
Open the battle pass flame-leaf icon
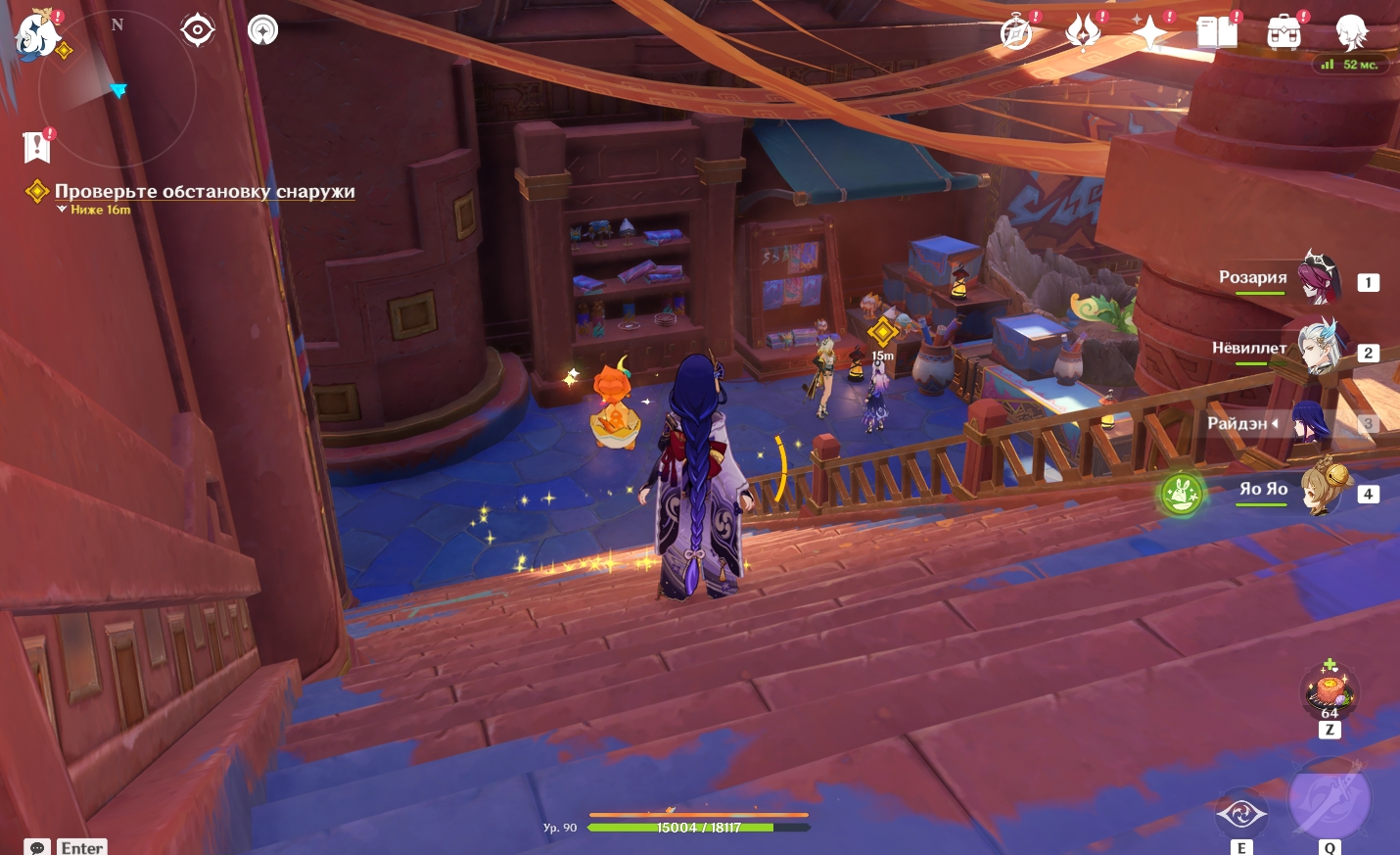click(x=1083, y=32)
